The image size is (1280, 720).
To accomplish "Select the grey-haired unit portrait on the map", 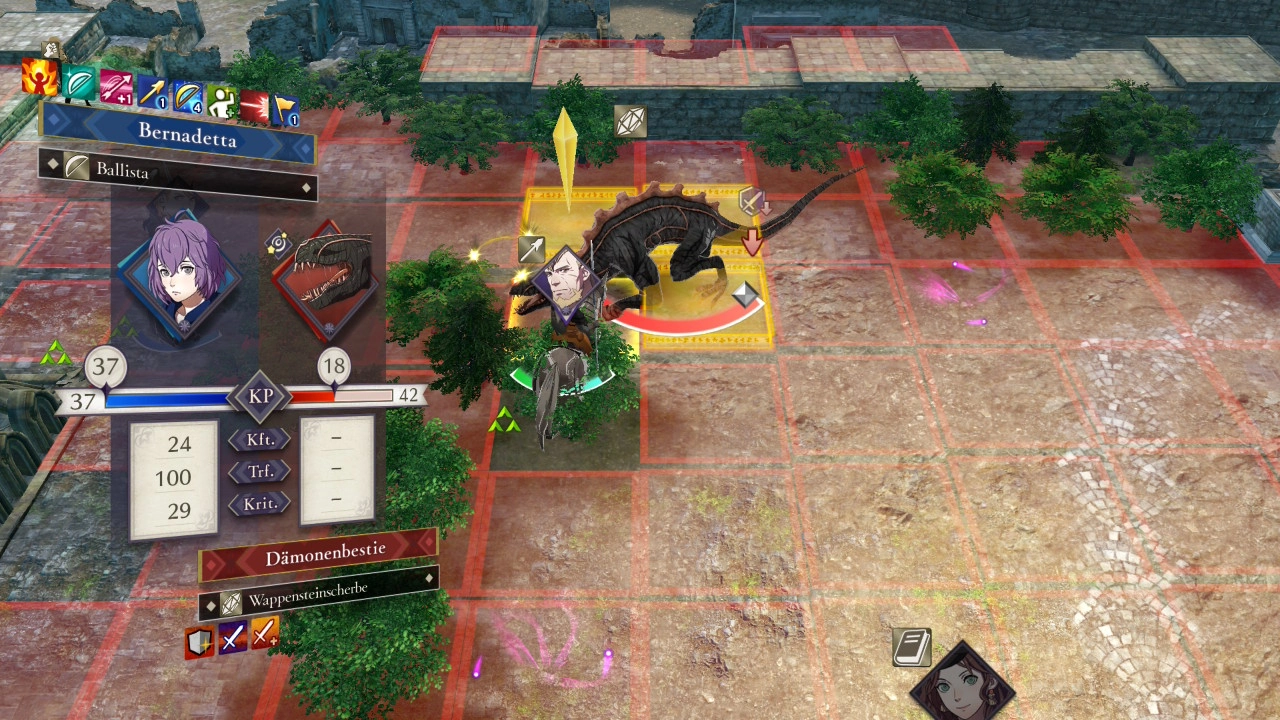I will 565,285.
